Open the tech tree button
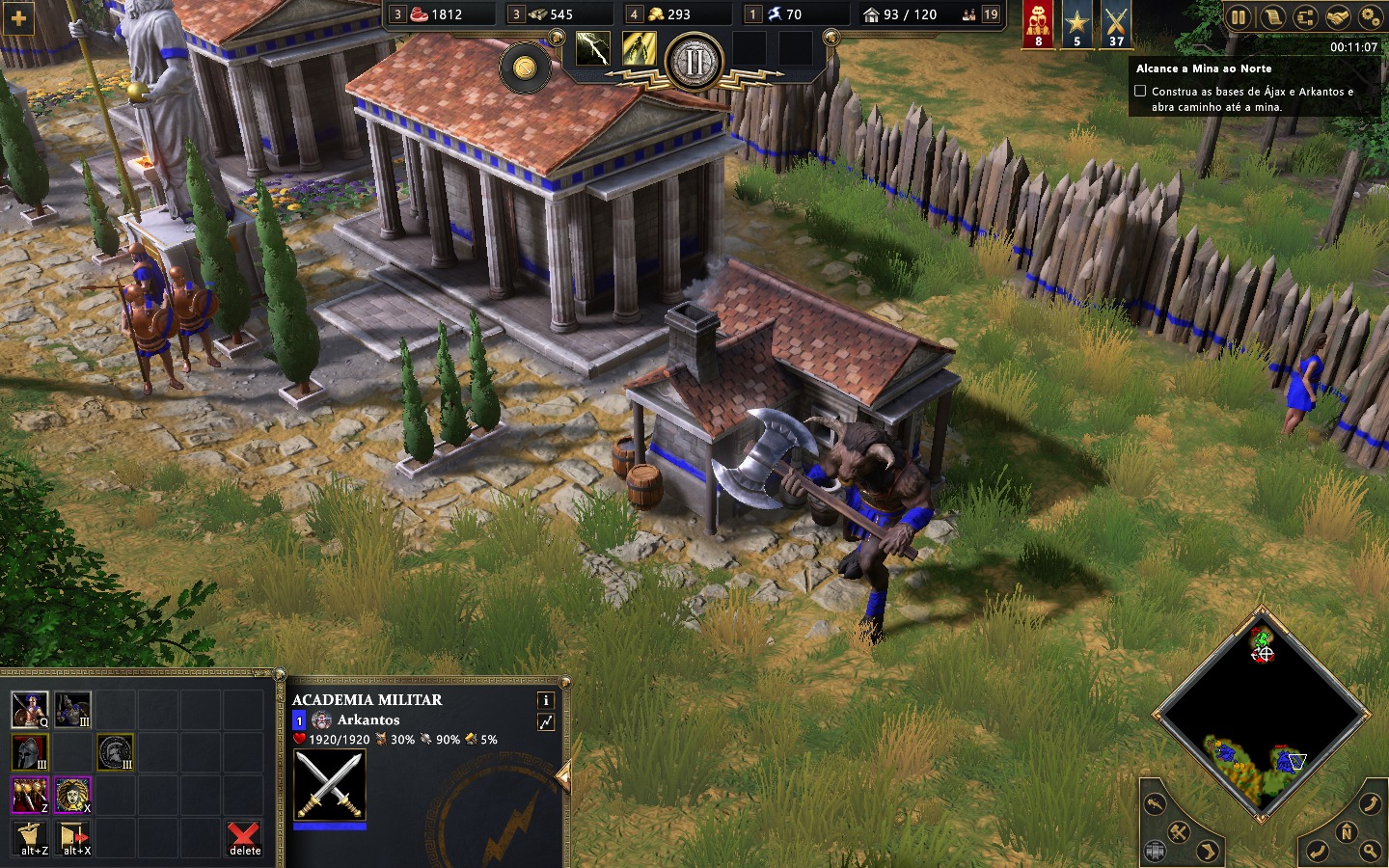The width and height of the screenshot is (1389, 868). tap(1304, 16)
